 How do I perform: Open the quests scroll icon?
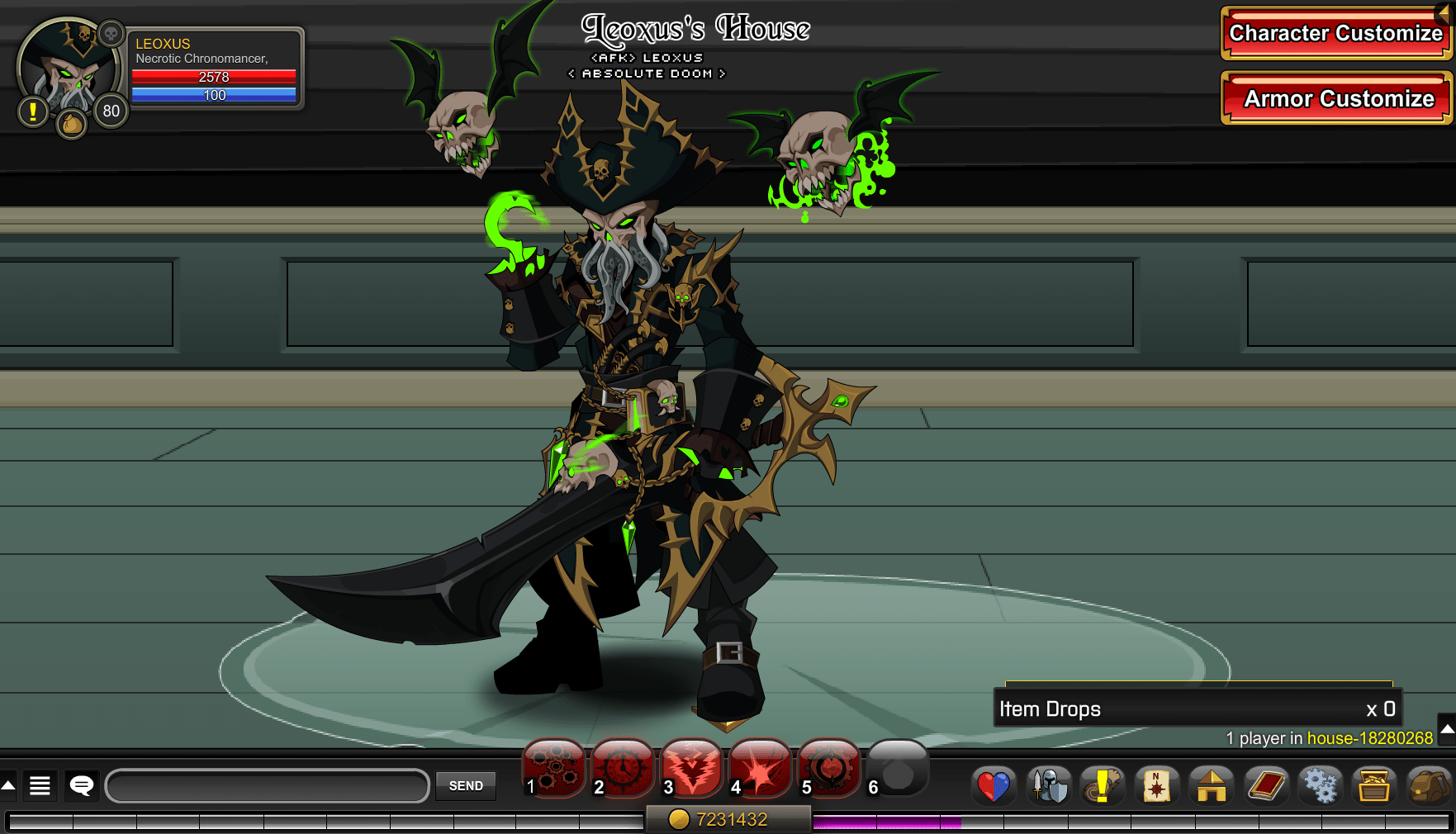tap(1103, 786)
